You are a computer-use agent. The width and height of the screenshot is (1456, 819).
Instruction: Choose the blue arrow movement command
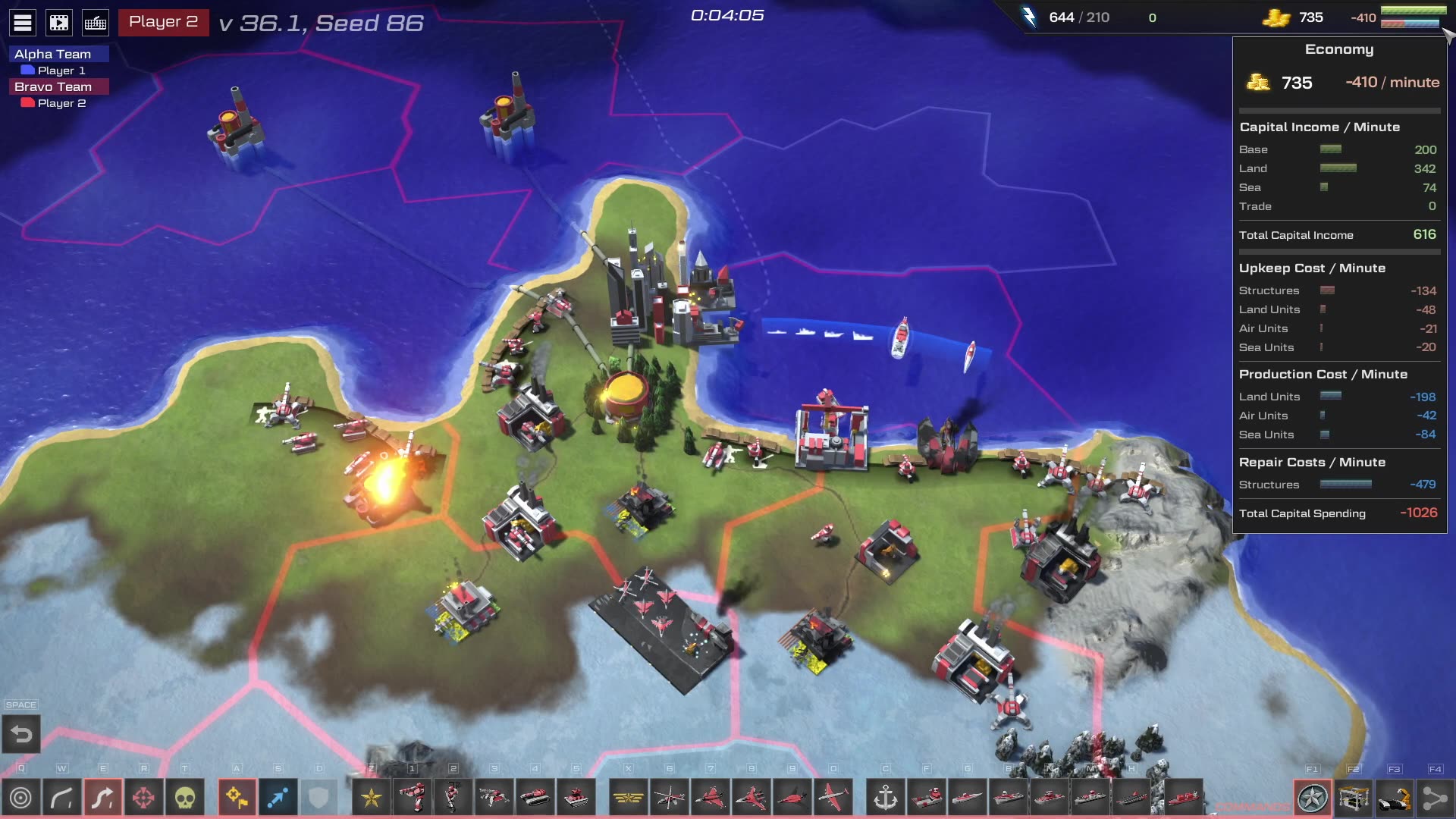click(278, 798)
